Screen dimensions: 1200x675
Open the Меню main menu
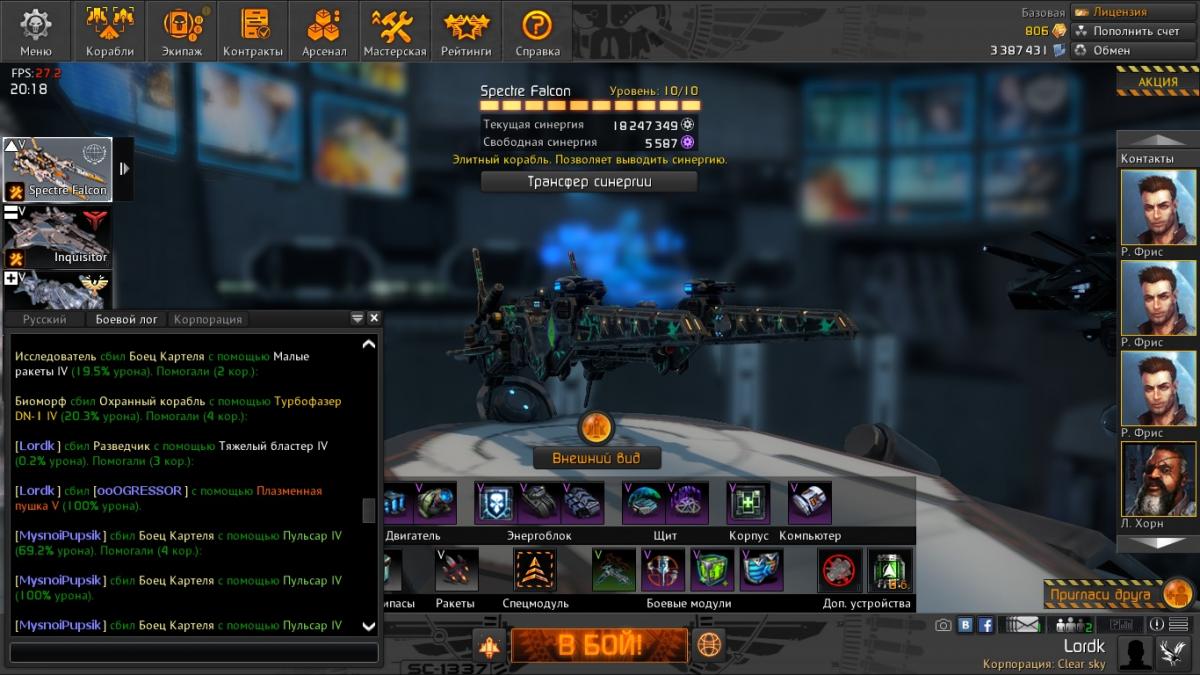click(x=36, y=31)
